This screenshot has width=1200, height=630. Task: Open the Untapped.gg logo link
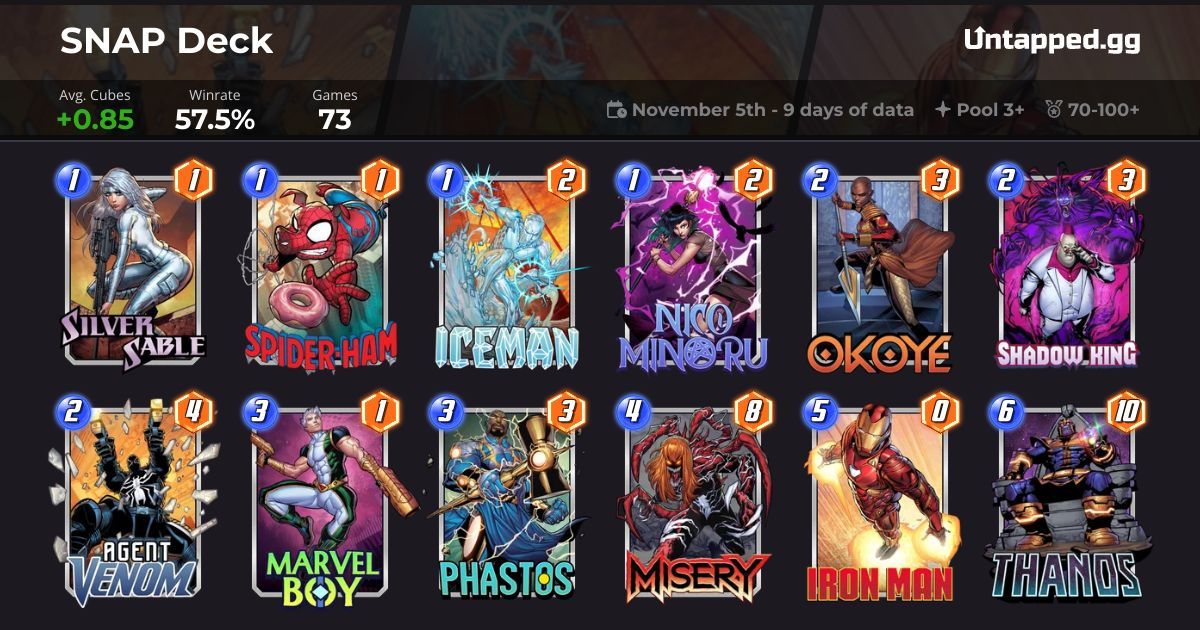click(x=1051, y=40)
